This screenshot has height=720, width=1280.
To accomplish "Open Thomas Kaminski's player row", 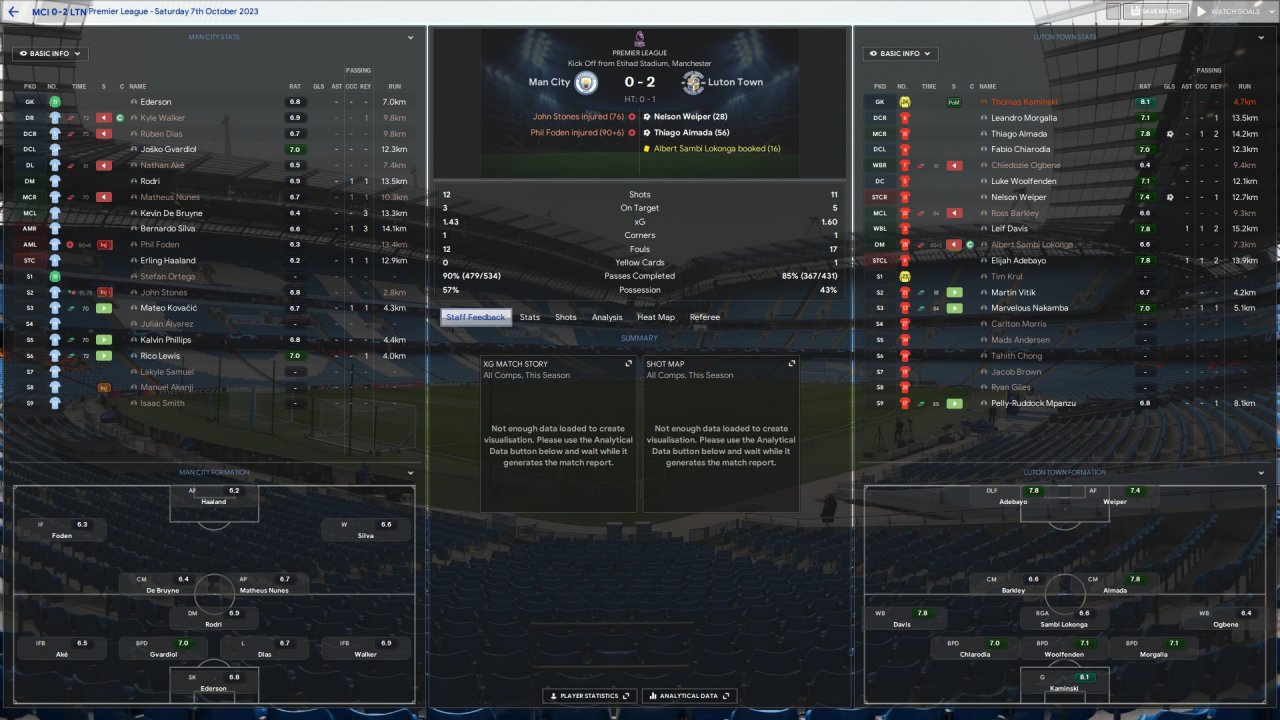I will 1024,102.
